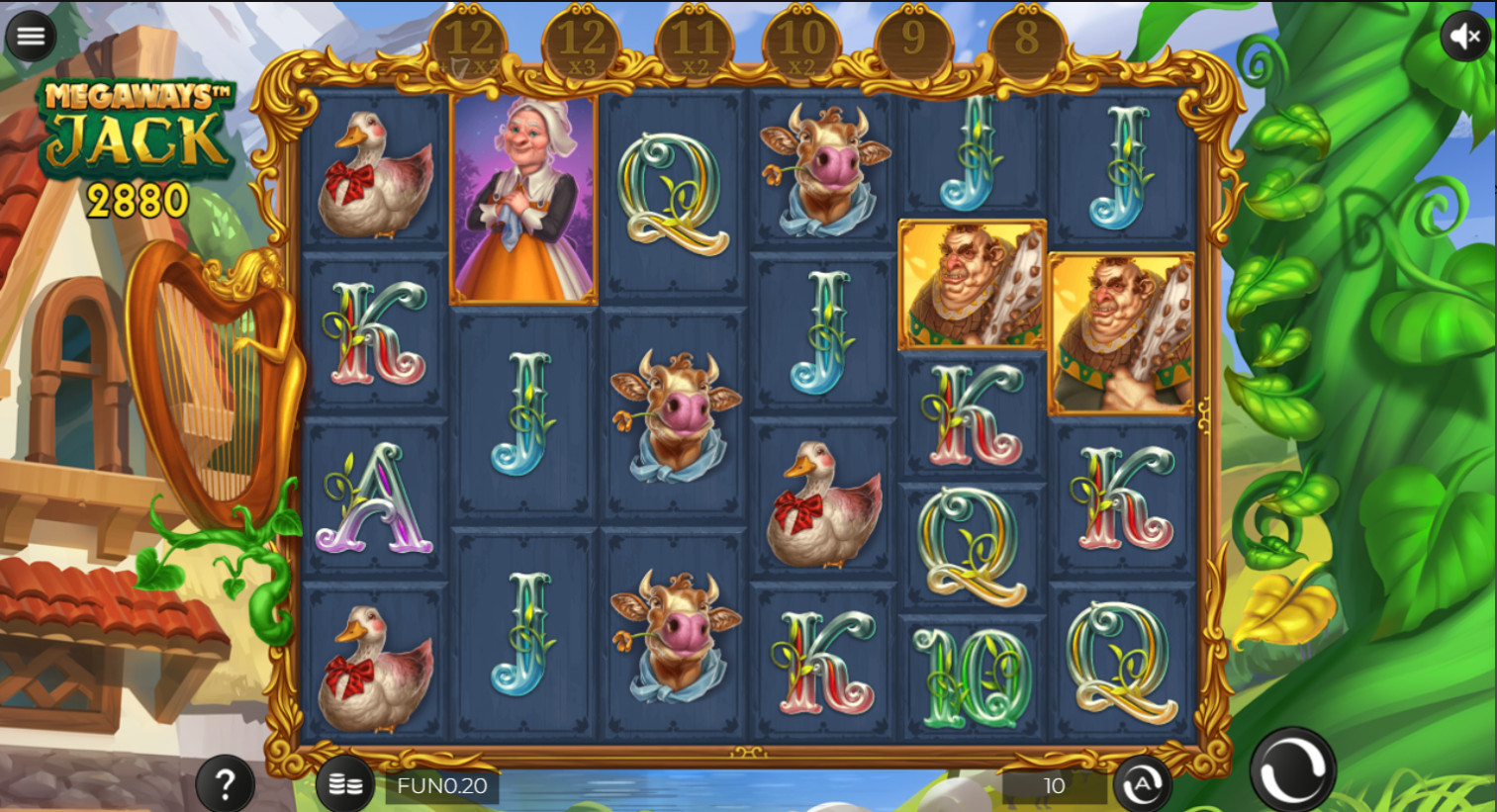
Task: Toggle the sound mute speaker icon
Action: (x=1464, y=37)
